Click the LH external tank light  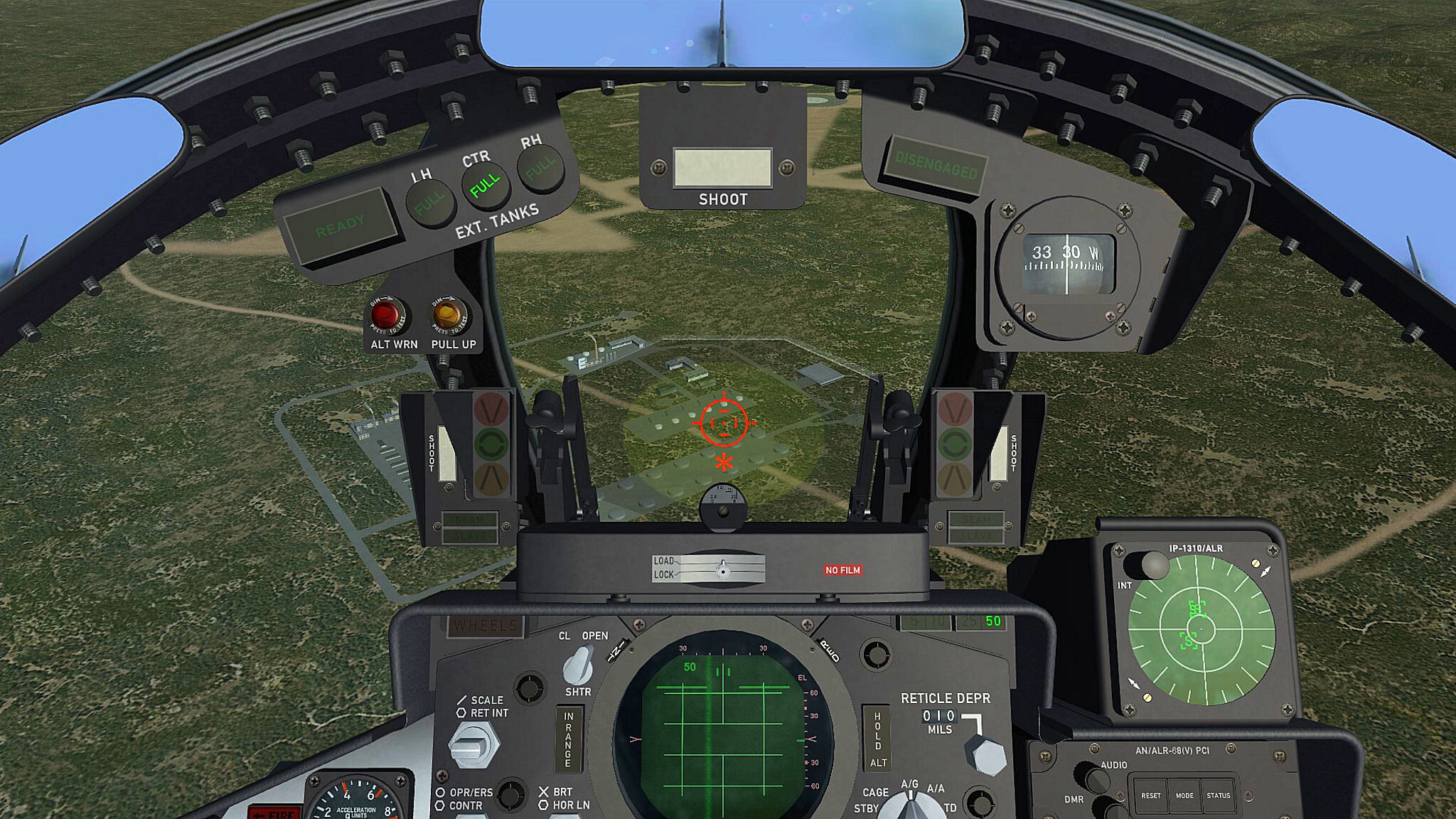tap(430, 204)
